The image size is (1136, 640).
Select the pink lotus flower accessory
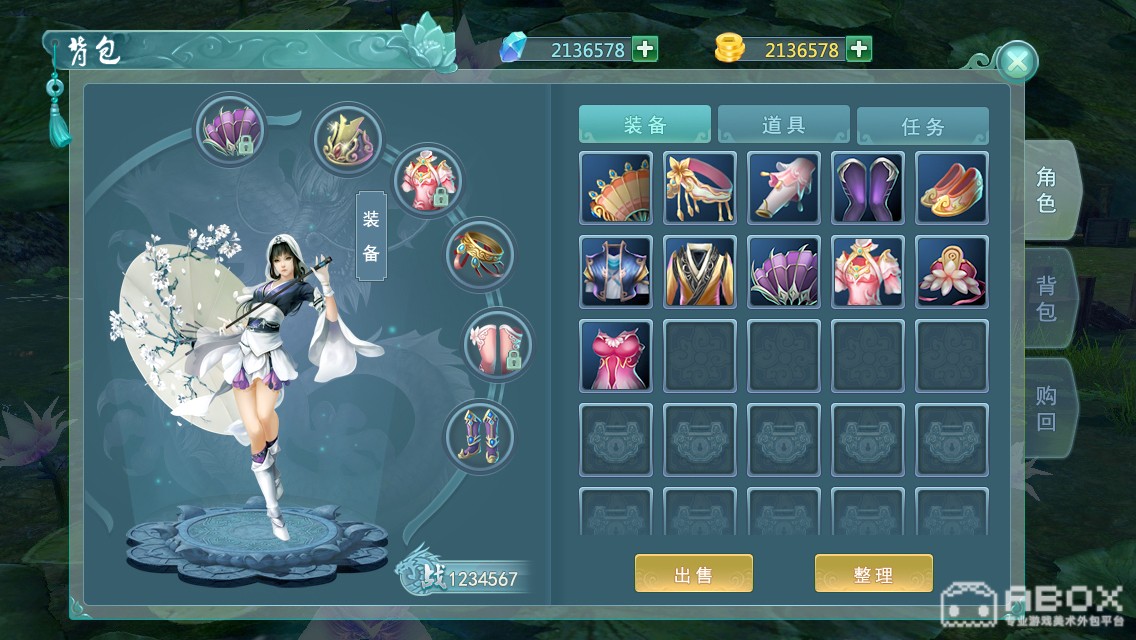pyautogui.click(x=952, y=272)
